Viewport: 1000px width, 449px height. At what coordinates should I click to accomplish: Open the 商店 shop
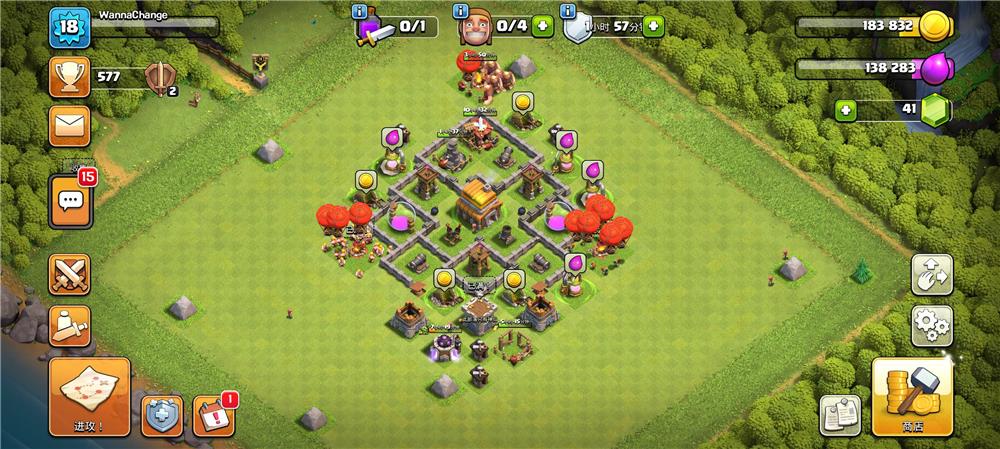pyautogui.click(x=911, y=397)
